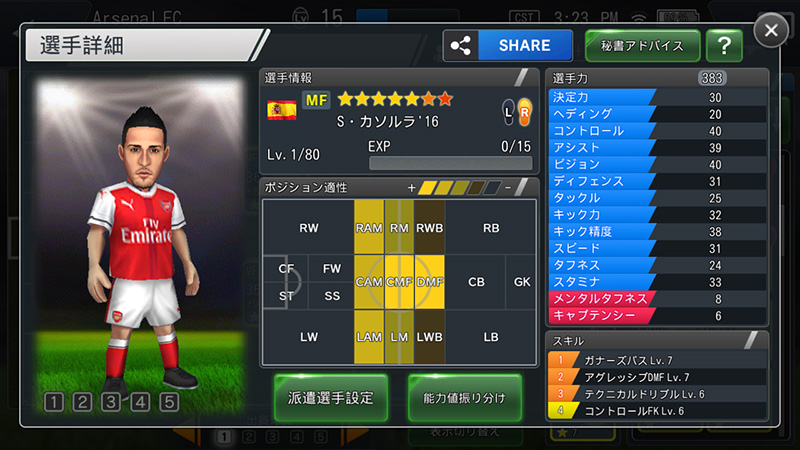Share this player card
The width and height of the screenshot is (800, 450).
point(510,45)
